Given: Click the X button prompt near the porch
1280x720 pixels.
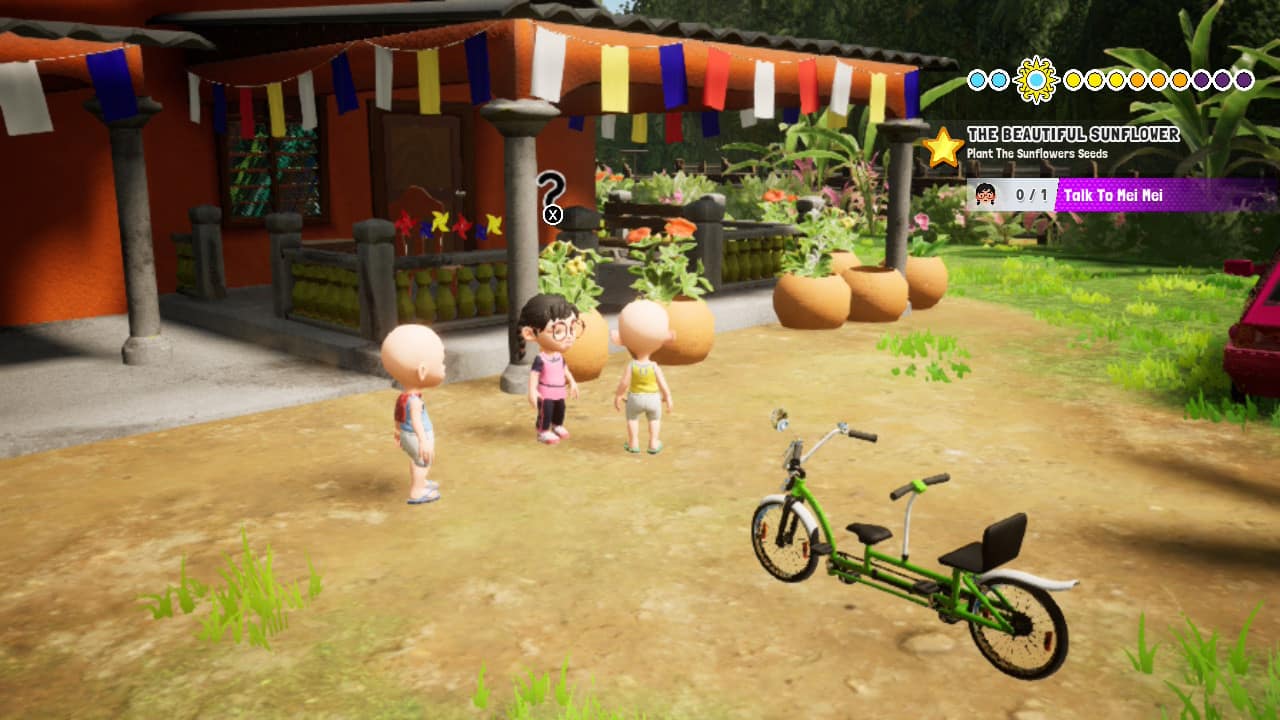Looking at the screenshot, I should click(x=552, y=214).
